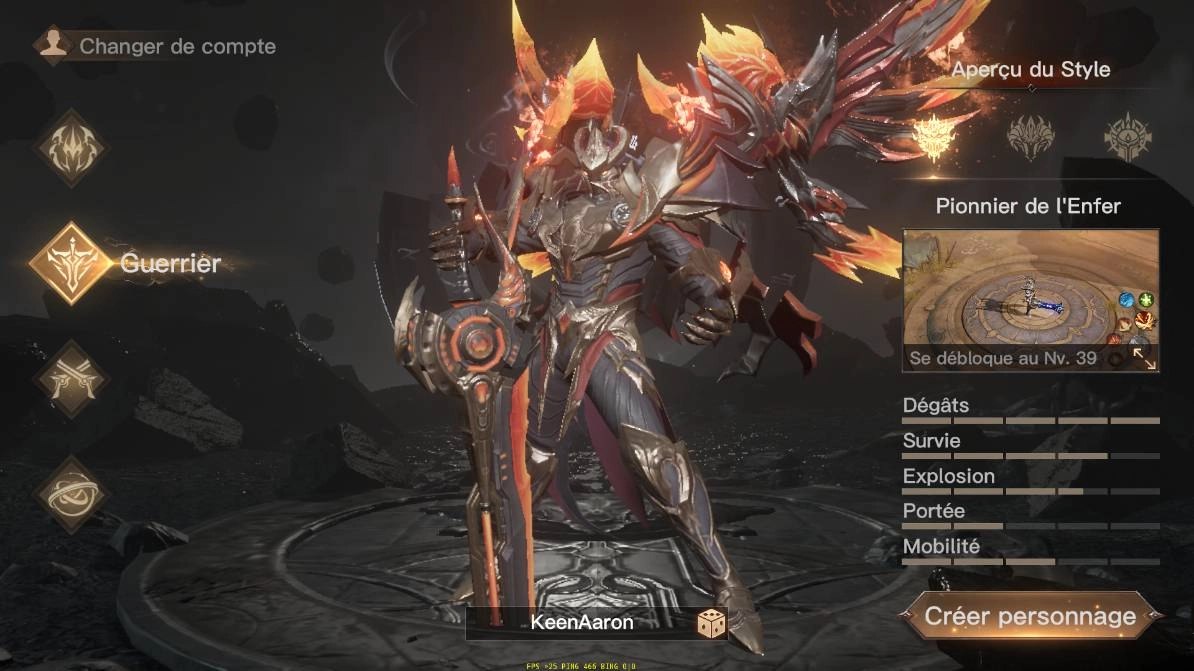Focus the KeenAaron character name field
1194x671 pixels.
(581, 623)
